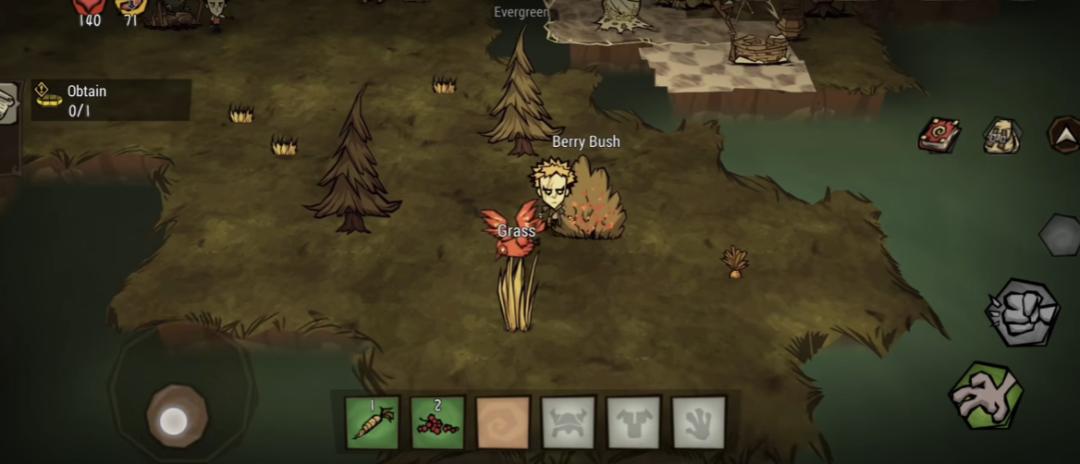Select the berries inventory slot
The image size is (1080, 464).
pyautogui.click(x=438, y=422)
